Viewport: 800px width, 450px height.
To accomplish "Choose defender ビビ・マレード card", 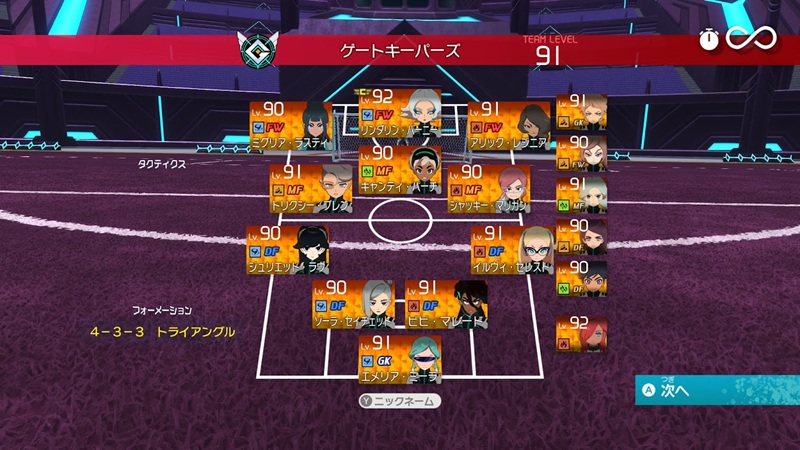I will [x=446, y=304].
